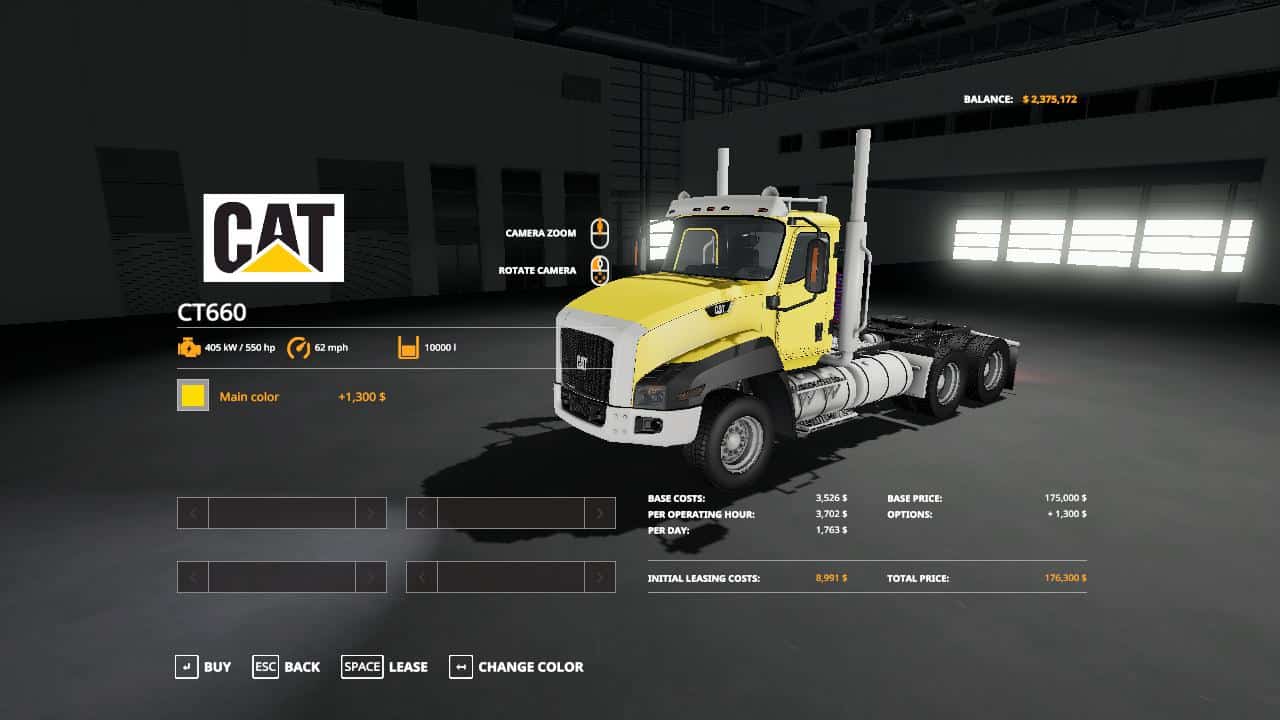The image size is (1280, 720).
Task: Buy the CT660 truck
Action: point(203,667)
